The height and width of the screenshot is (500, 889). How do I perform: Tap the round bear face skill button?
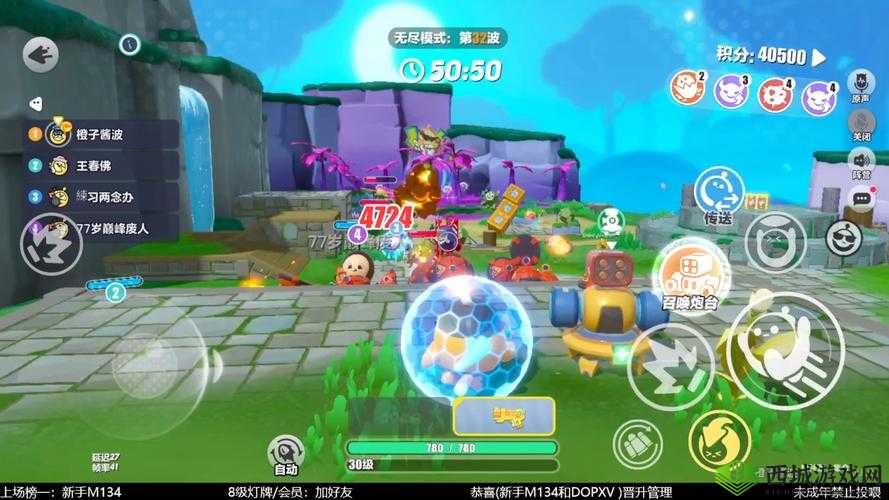click(x=775, y=240)
